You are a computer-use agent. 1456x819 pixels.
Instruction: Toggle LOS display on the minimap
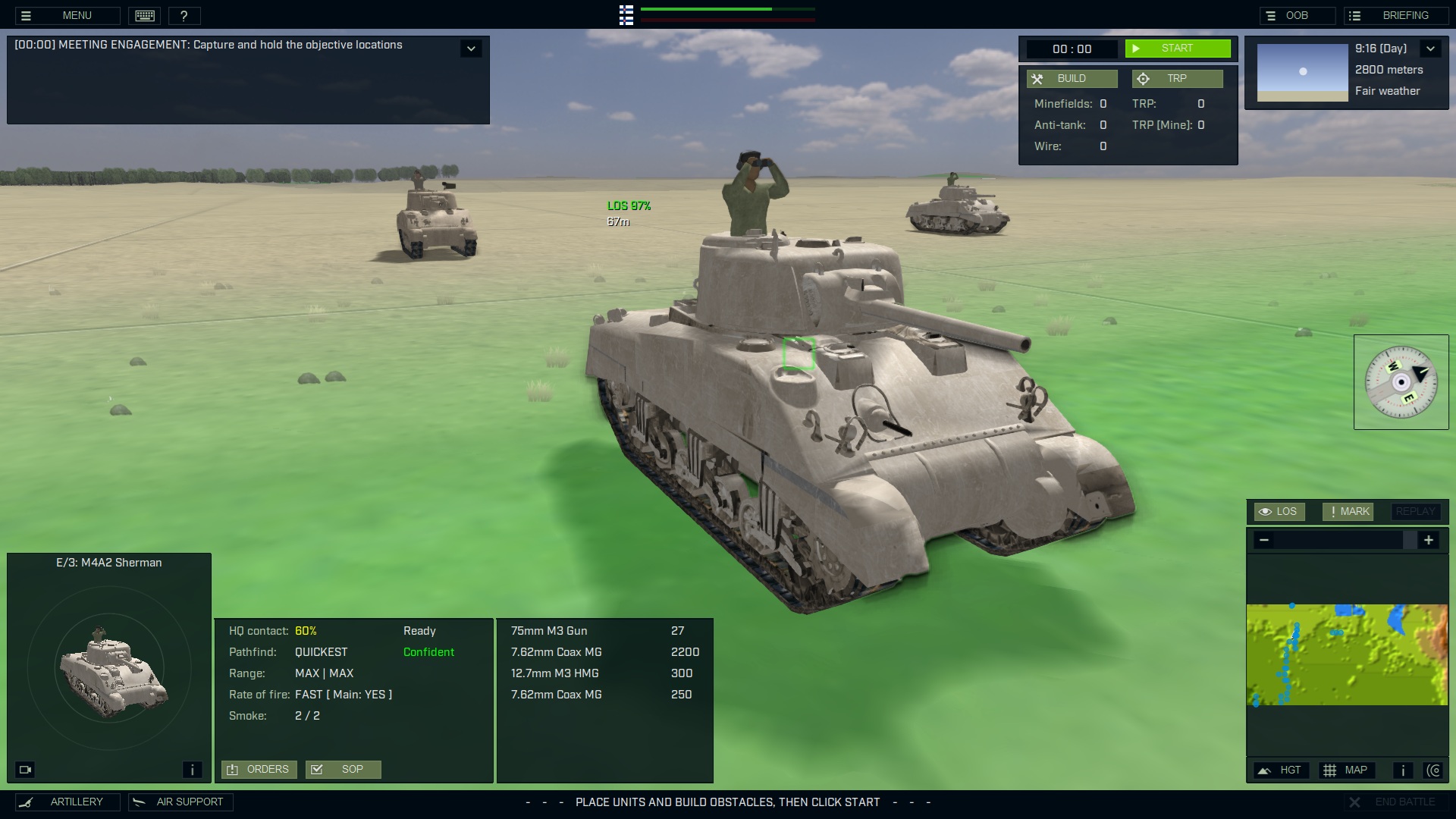[1279, 511]
